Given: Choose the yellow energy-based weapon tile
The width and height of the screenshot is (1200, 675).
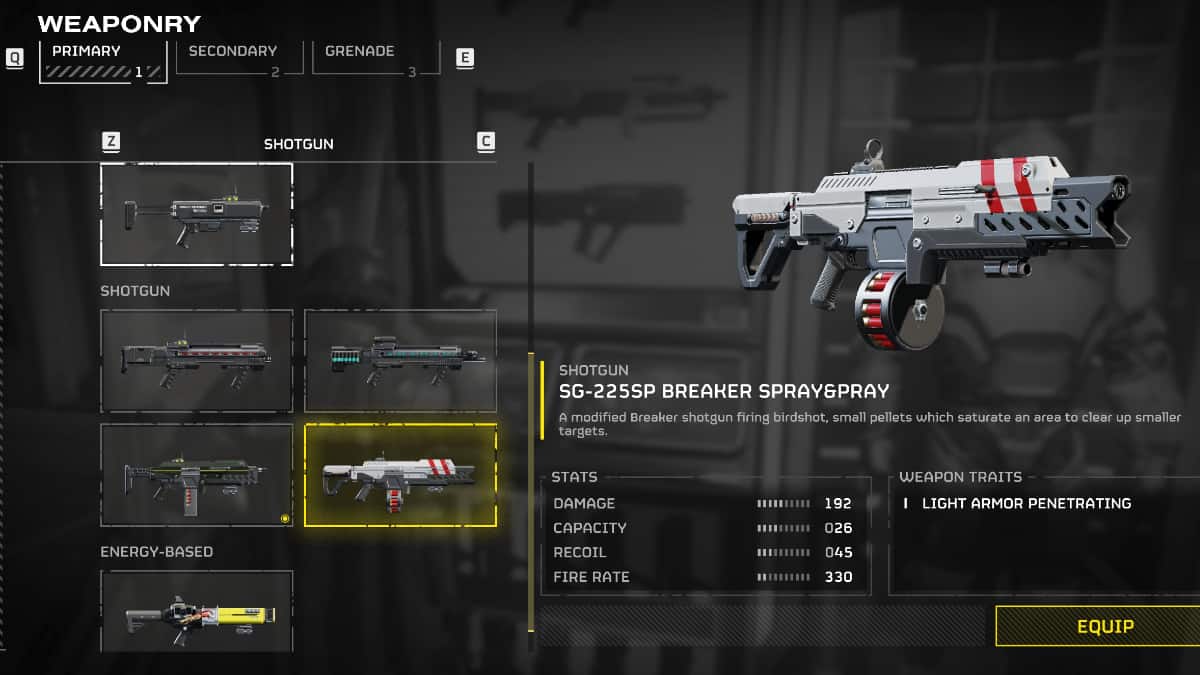Looking at the screenshot, I should [x=197, y=612].
